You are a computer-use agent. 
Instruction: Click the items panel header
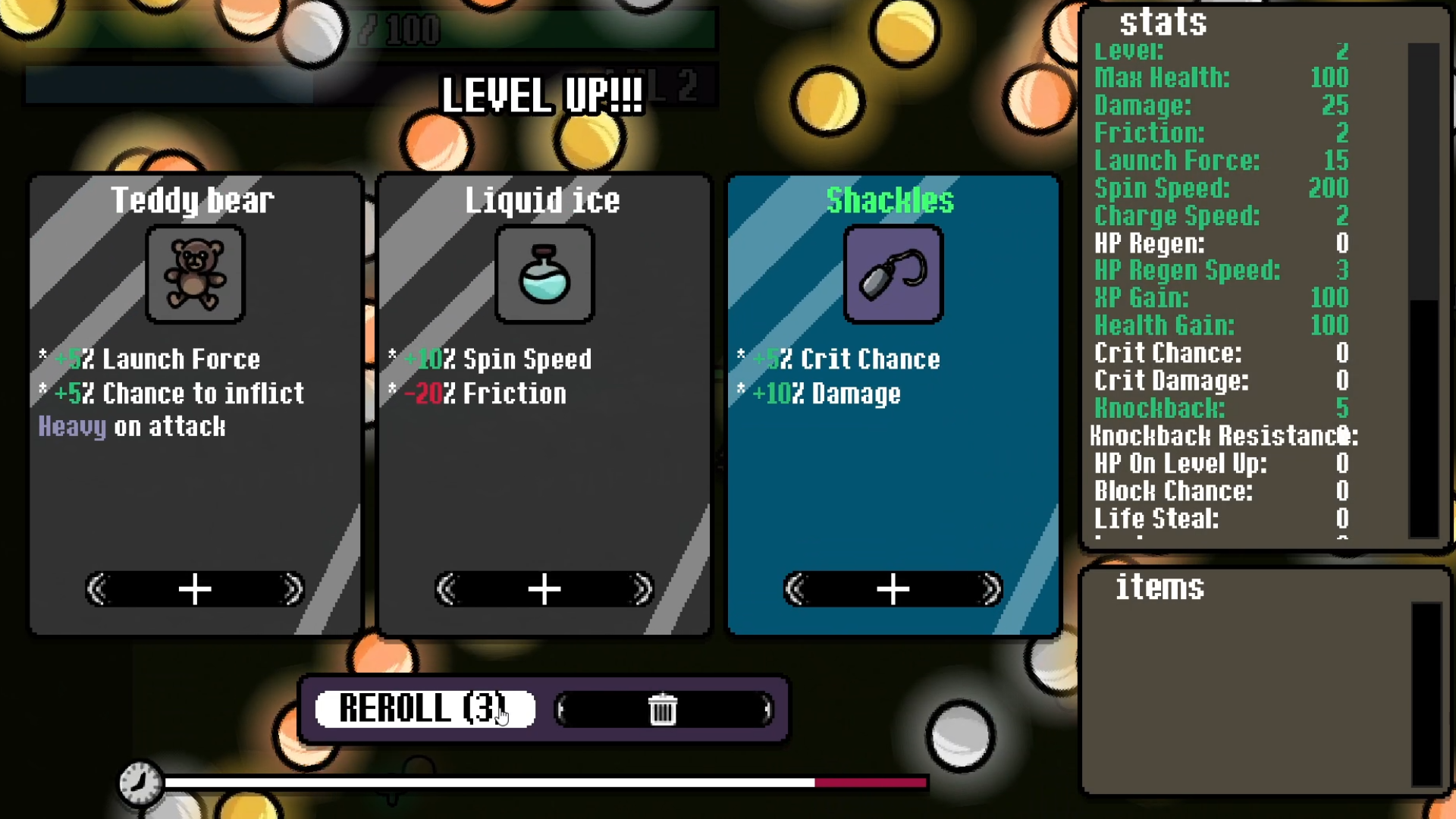point(1160,588)
